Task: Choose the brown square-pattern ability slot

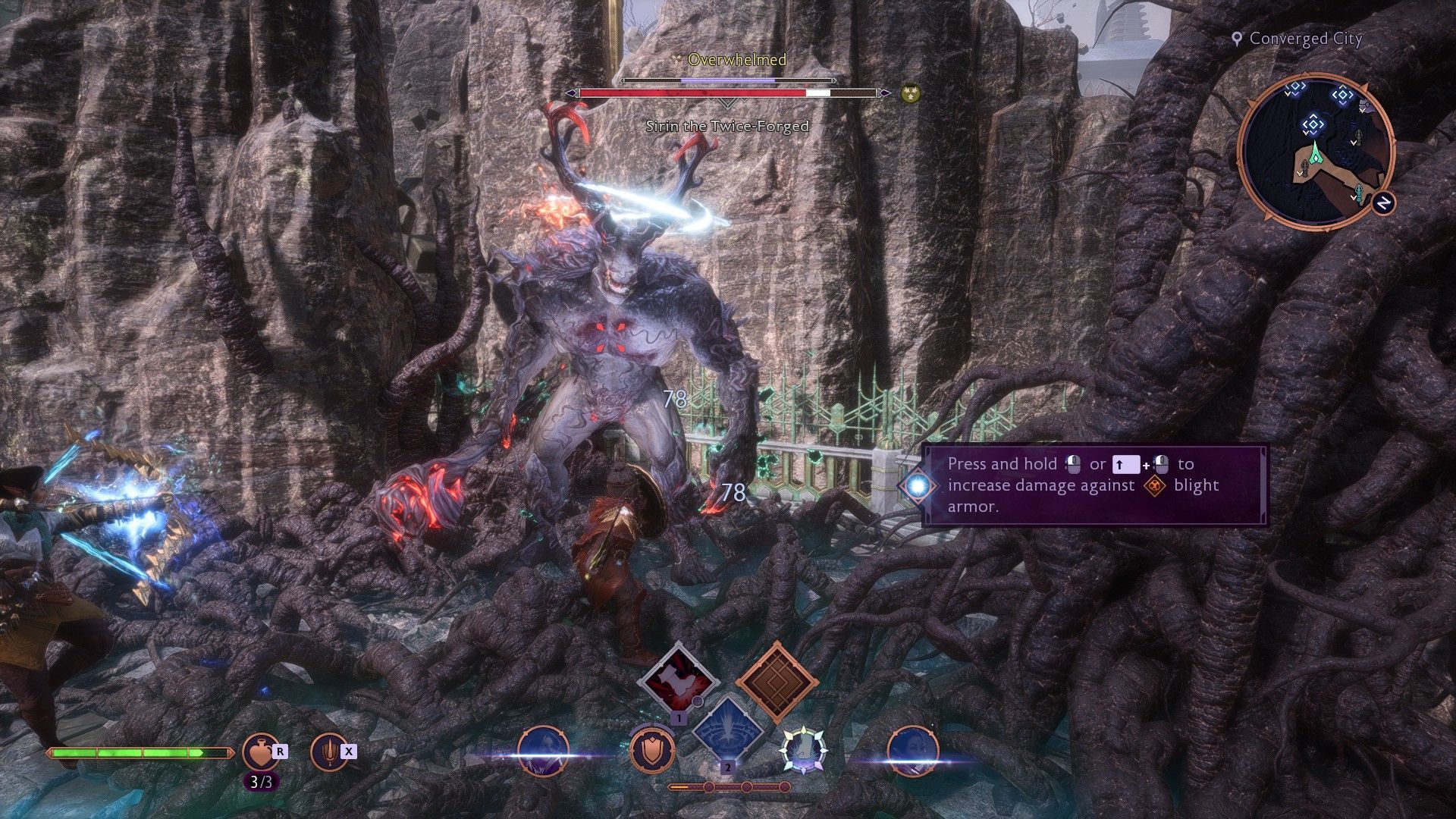Action: tap(776, 680)
